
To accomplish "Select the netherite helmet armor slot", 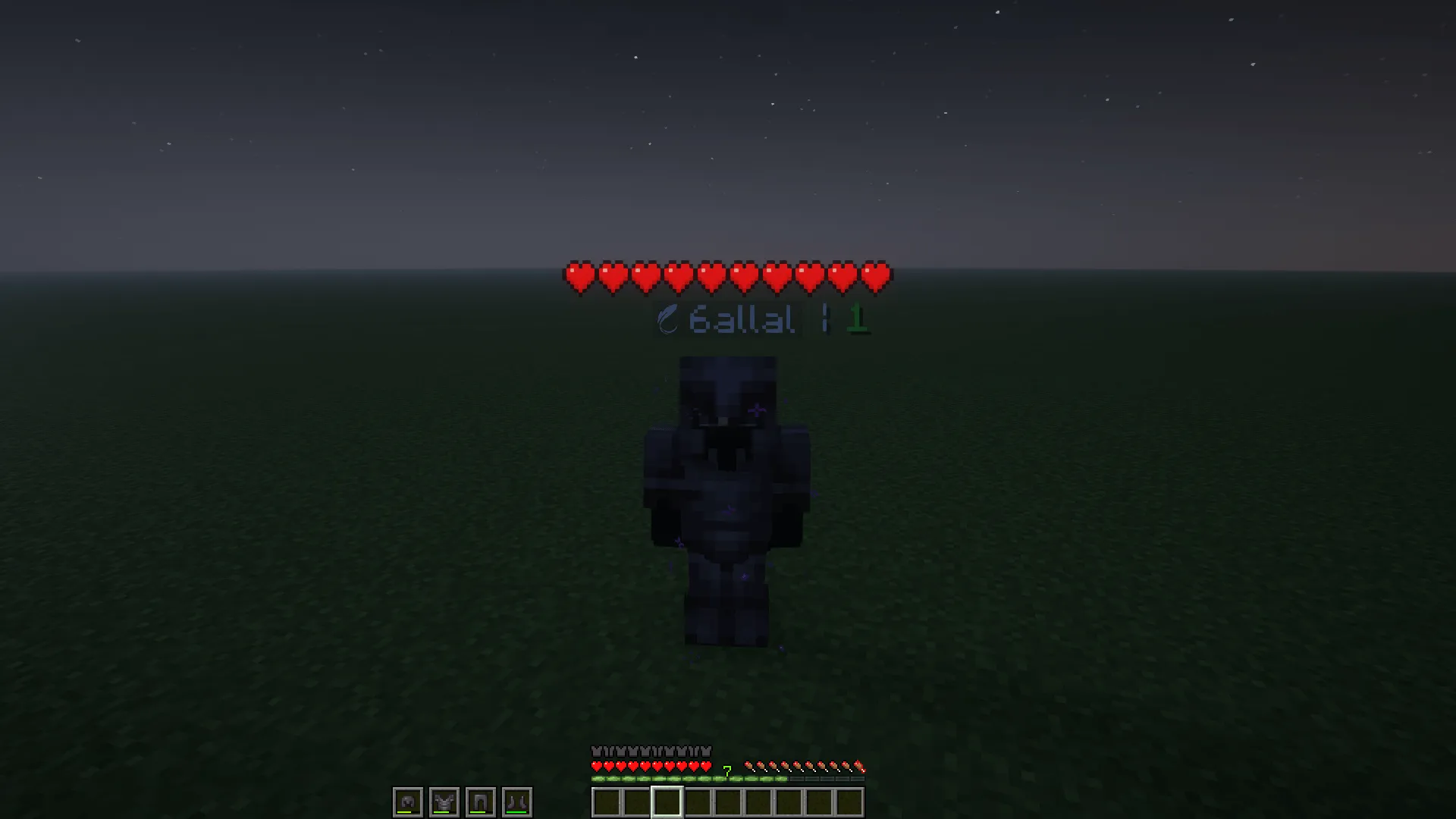I will click(408, 802).
